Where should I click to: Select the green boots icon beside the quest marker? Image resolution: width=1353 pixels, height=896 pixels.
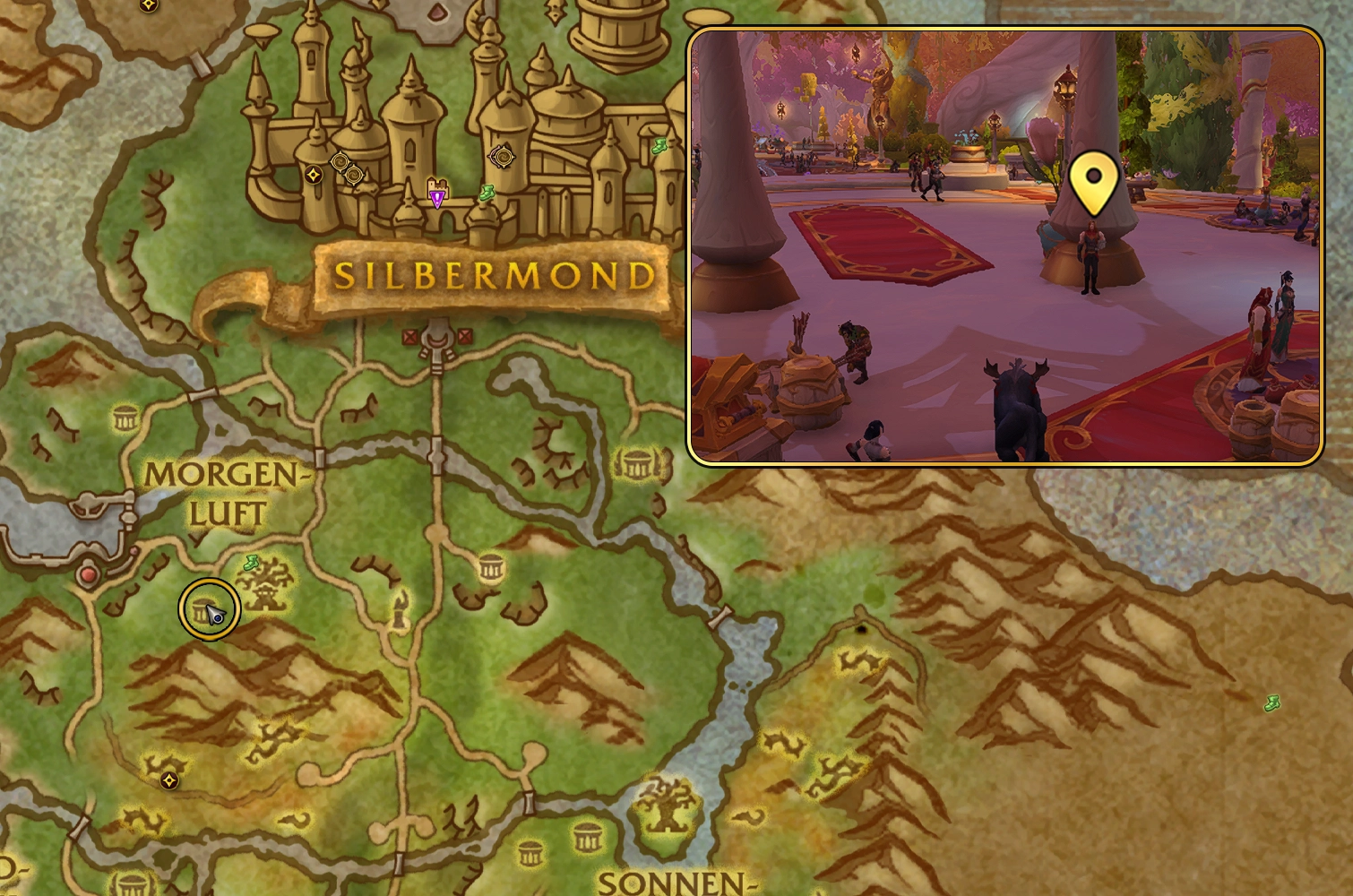(x=486, y=192)
